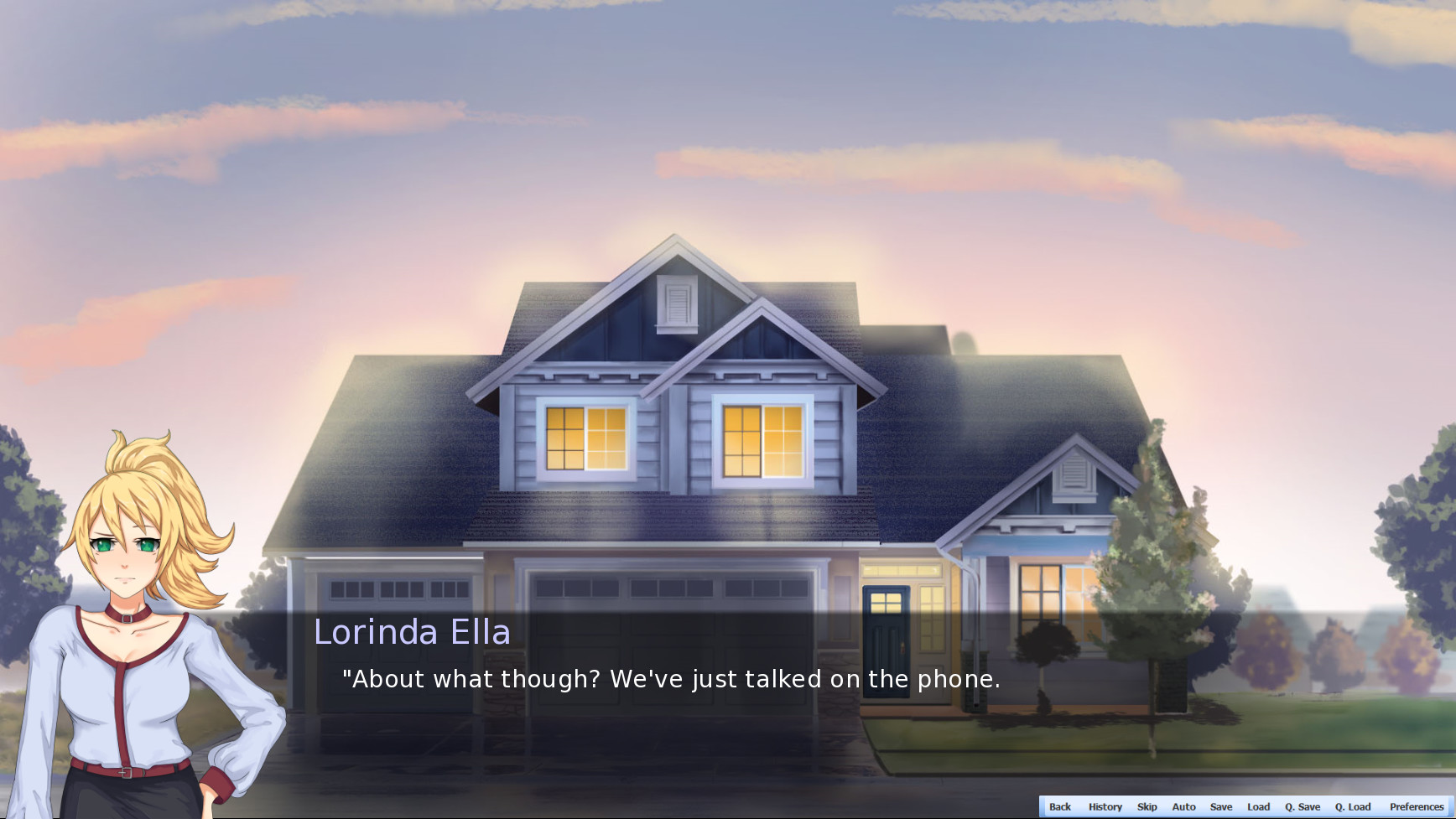Click the dialogue text to advance the story
The width and height of the screenshot is (1456, 819).
pyautogui.click(x=669, y=679)
